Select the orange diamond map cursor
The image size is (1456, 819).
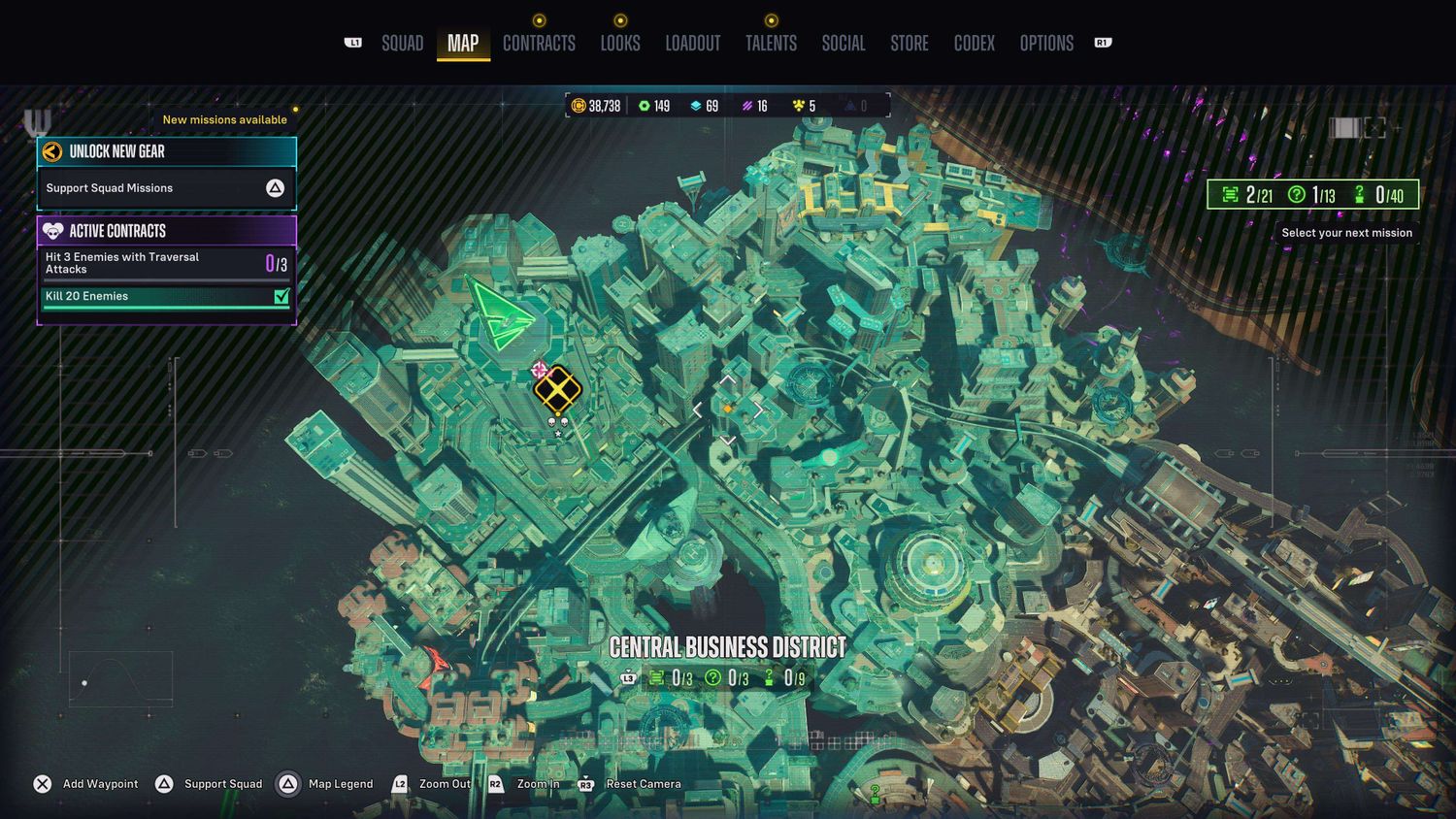coord(727,409)
